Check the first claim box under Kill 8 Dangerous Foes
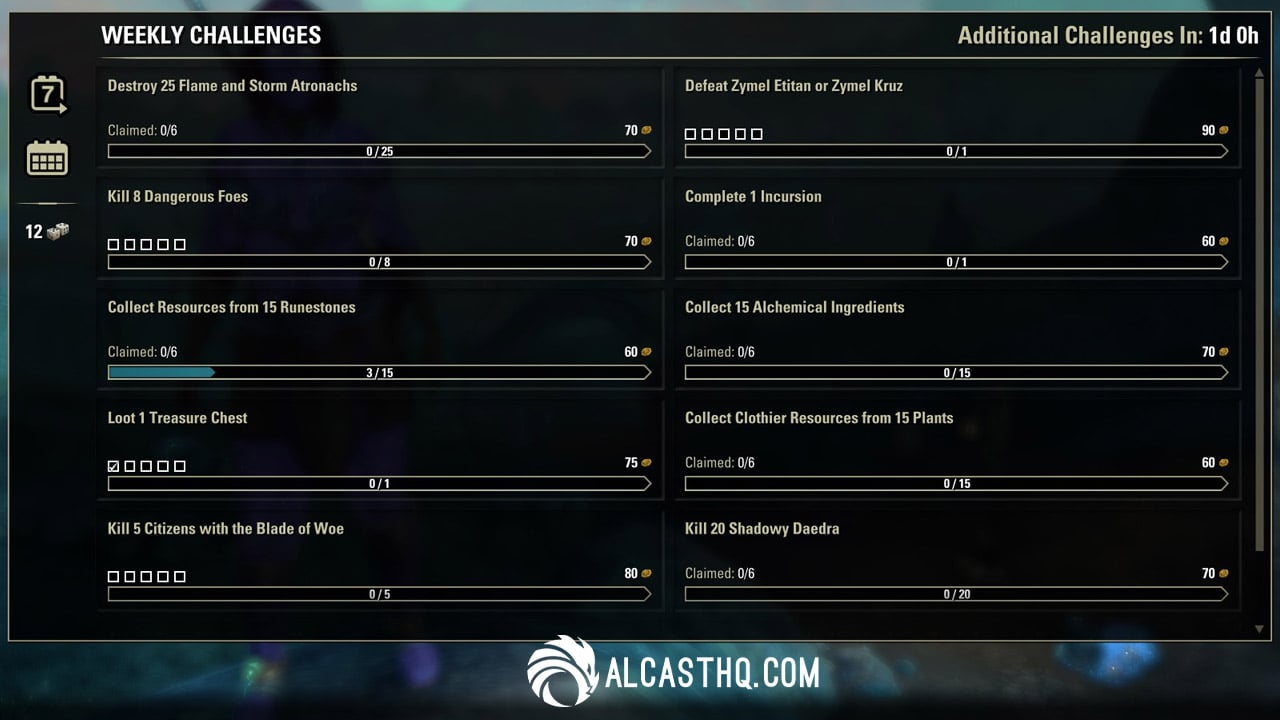 coord(112,243)
